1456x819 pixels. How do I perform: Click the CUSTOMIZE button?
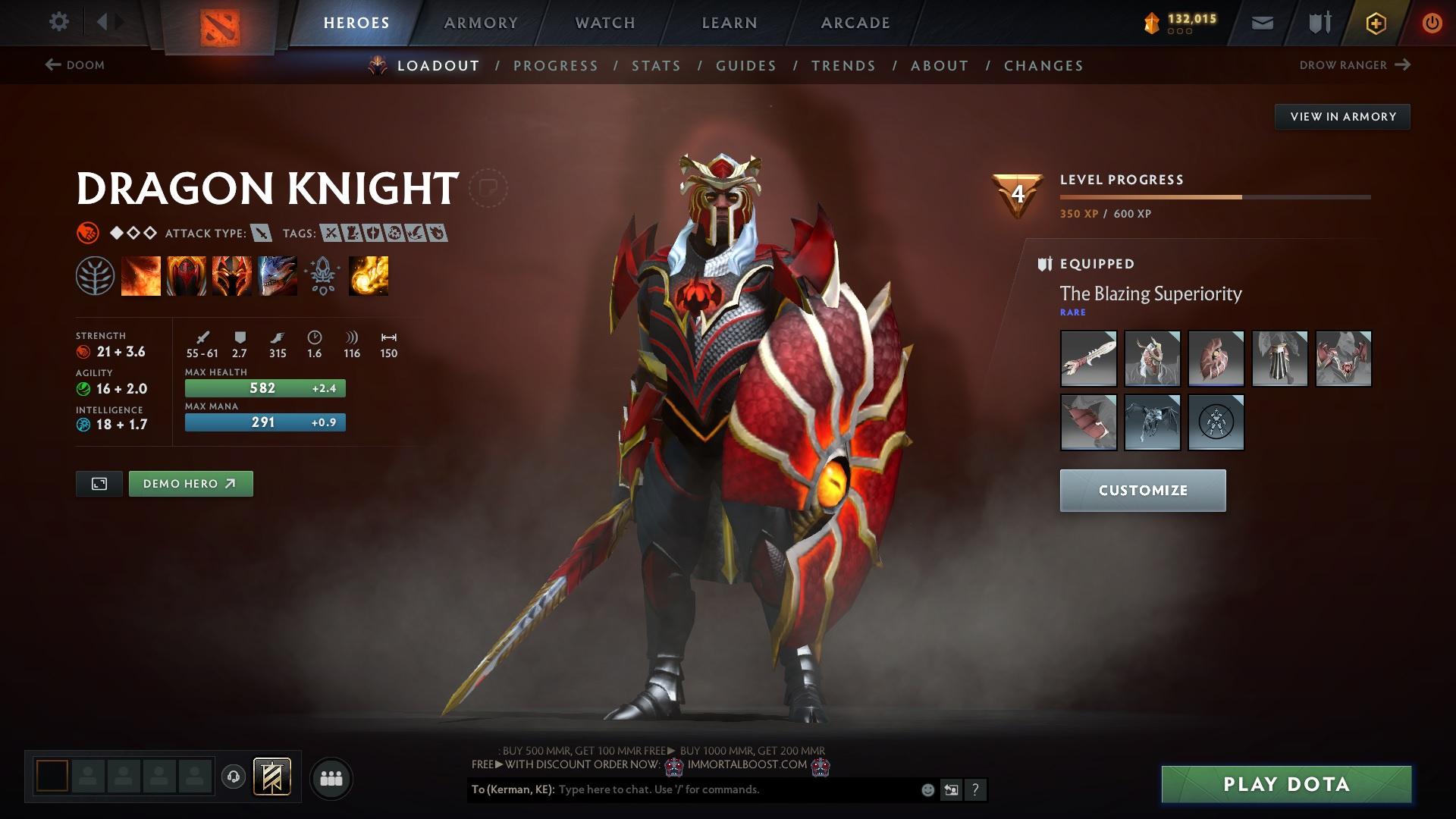coord(1142,490)
